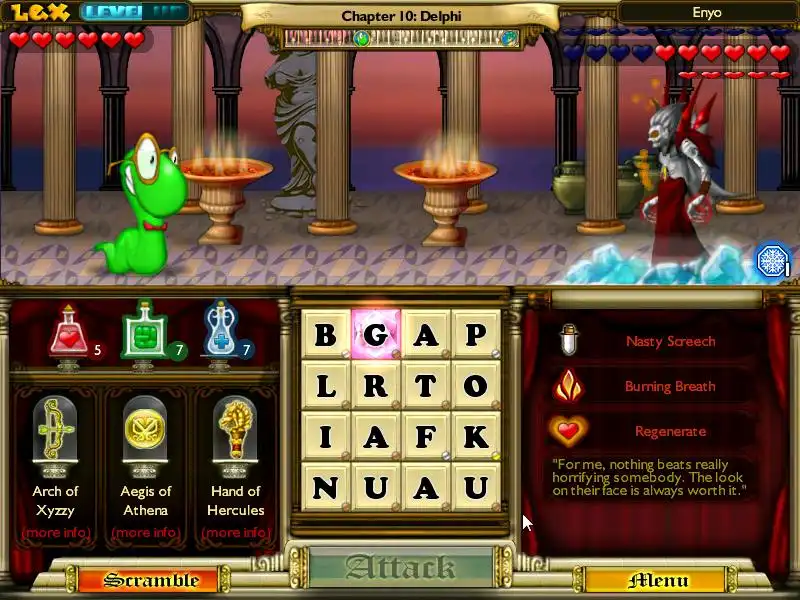
Task: Choose the letter tile O
Action: coord(476,386)
